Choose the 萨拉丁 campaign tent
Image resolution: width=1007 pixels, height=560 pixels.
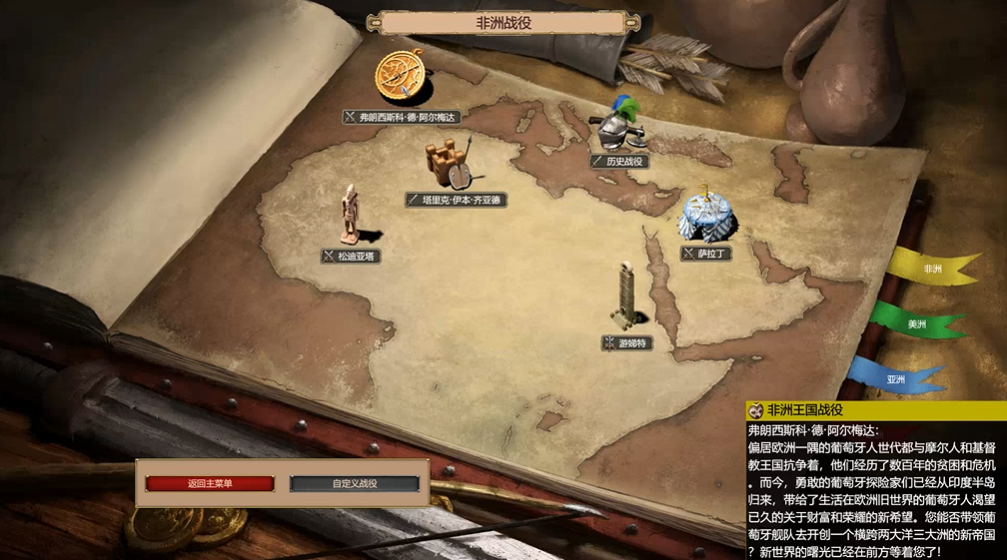click(701, 215)
